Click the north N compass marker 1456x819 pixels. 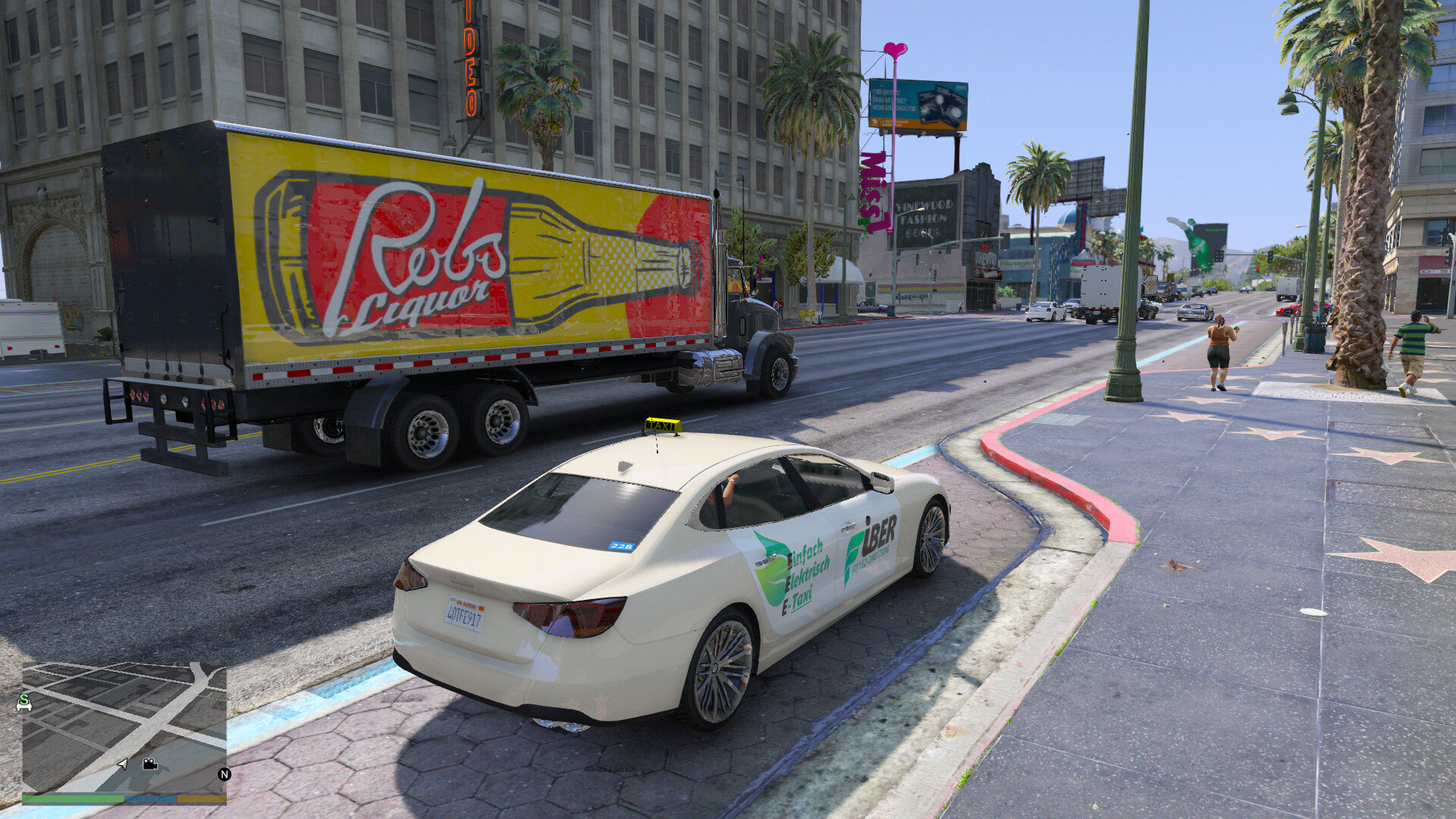pos(224,774)
